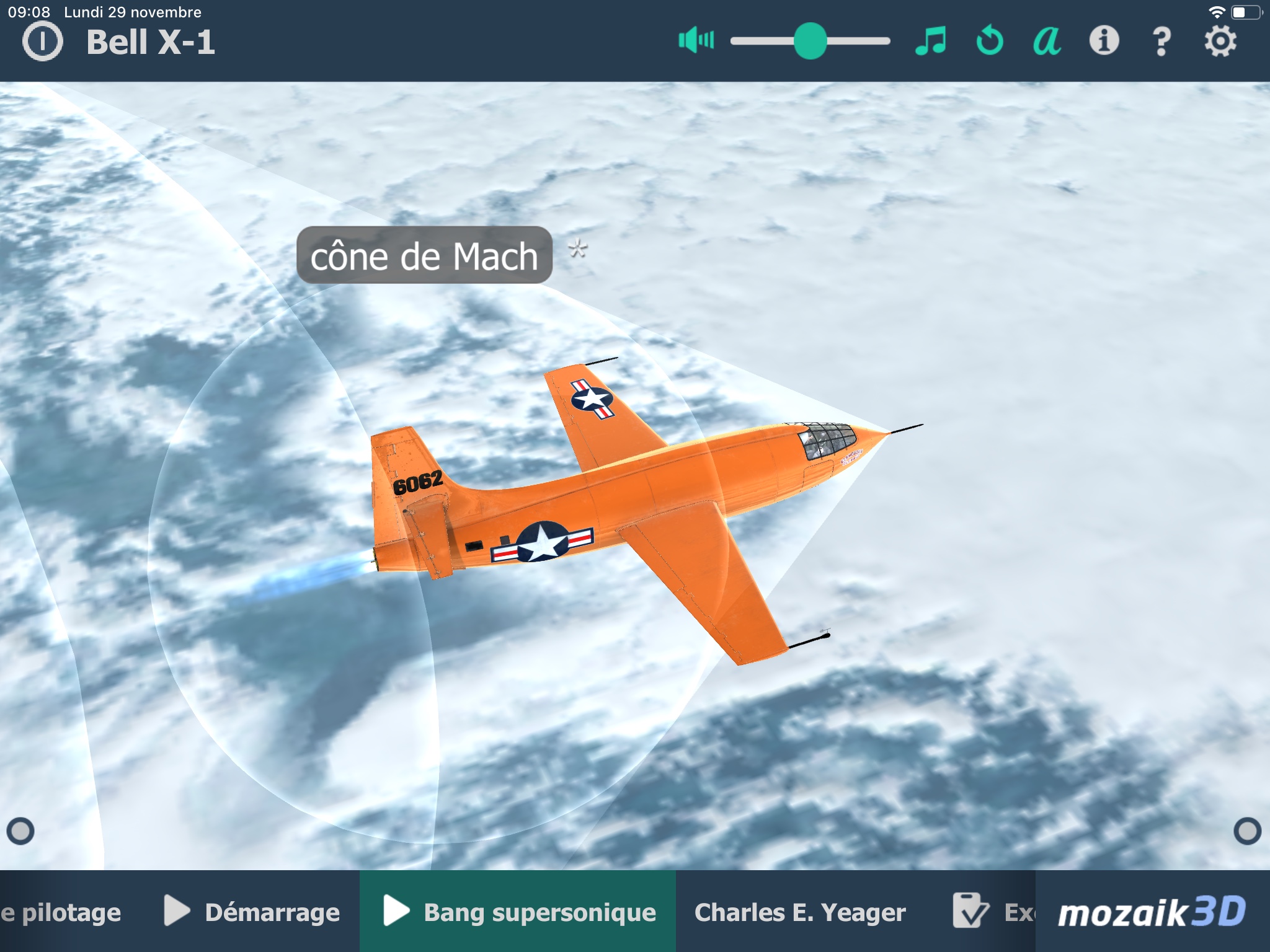Tap the left circle handle
Viewport: 1270px width, 952px height.
20,831
